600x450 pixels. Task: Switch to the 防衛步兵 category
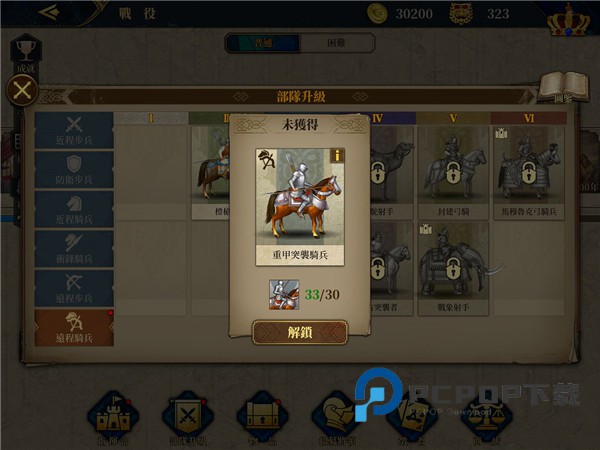coord(74,169)
